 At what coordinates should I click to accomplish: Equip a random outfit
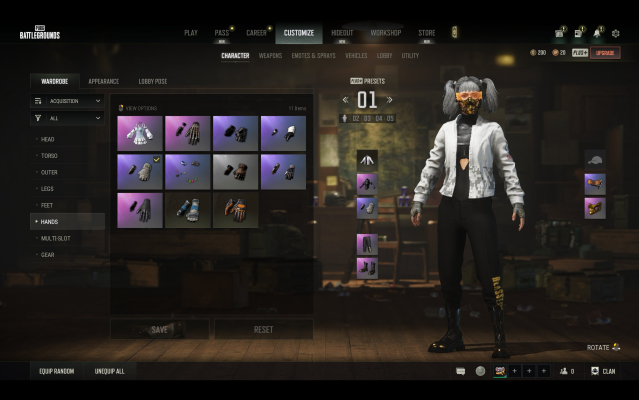pyautogui.click(x=58, y=371)
